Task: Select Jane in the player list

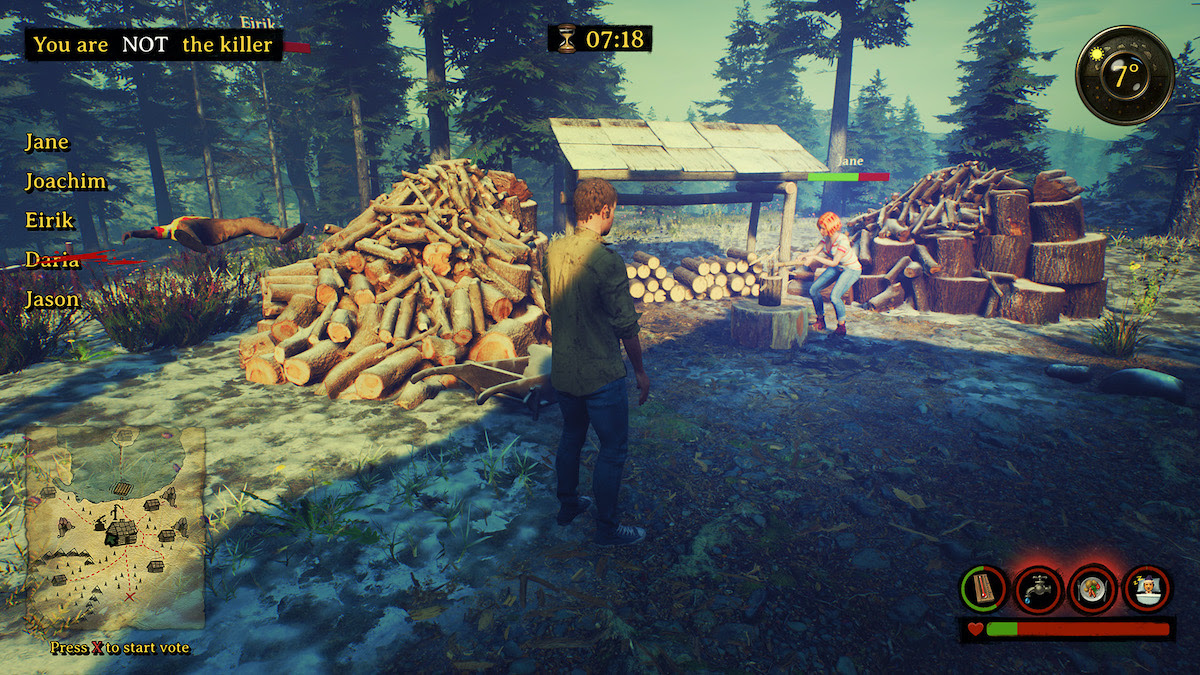Action: pyautogui.click(x=47, y=142)
